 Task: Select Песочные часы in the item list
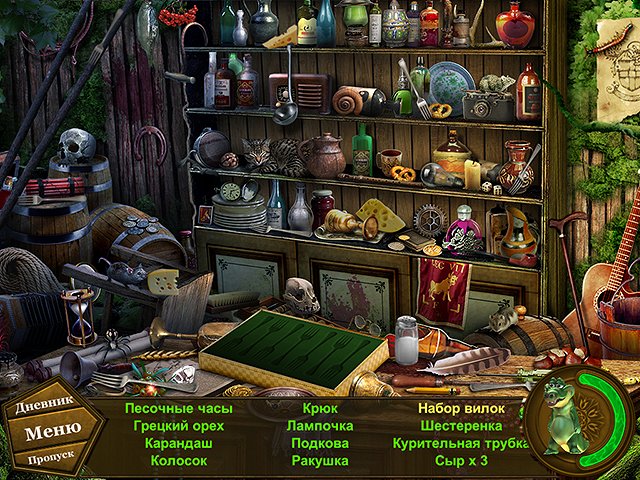click(179, 408)
